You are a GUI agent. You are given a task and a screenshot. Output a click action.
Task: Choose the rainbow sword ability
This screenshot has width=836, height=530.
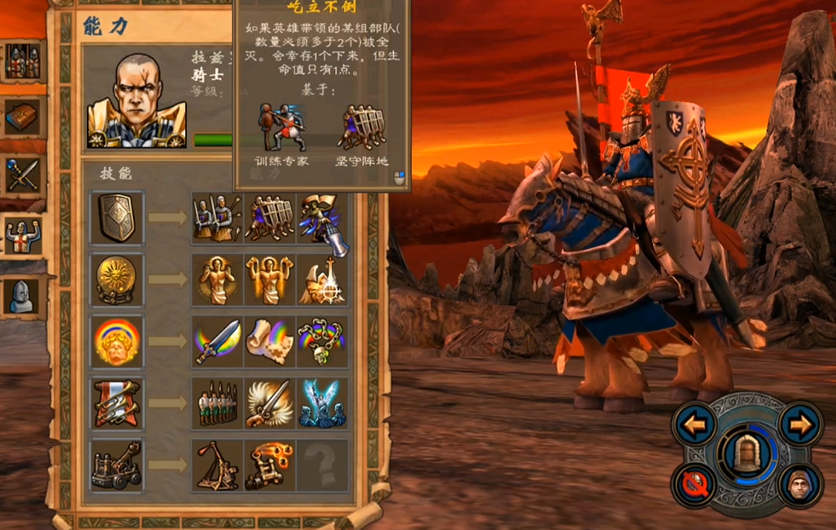point(217,341)
